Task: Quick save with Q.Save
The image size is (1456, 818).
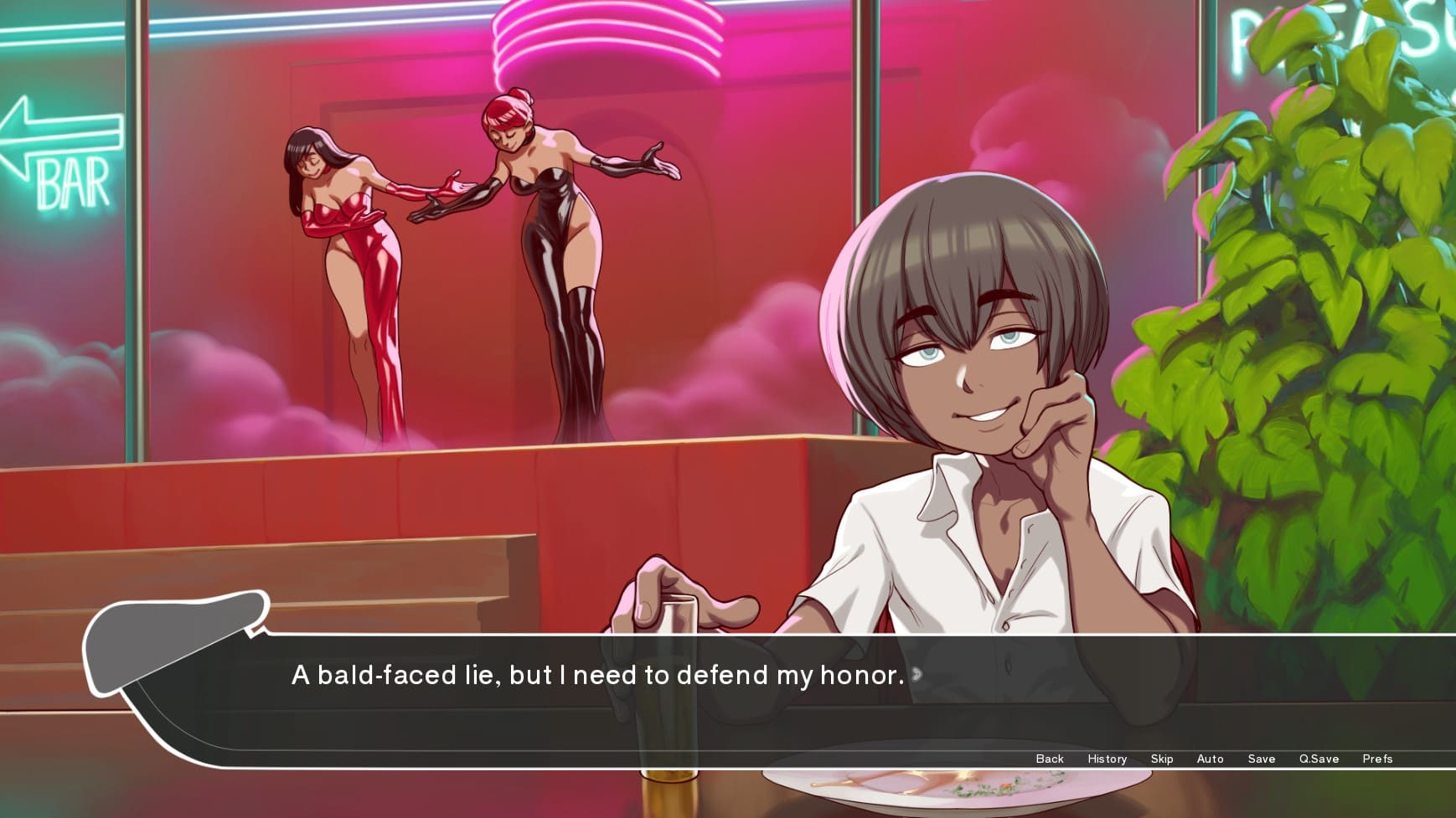Action: coord(1319,759)
